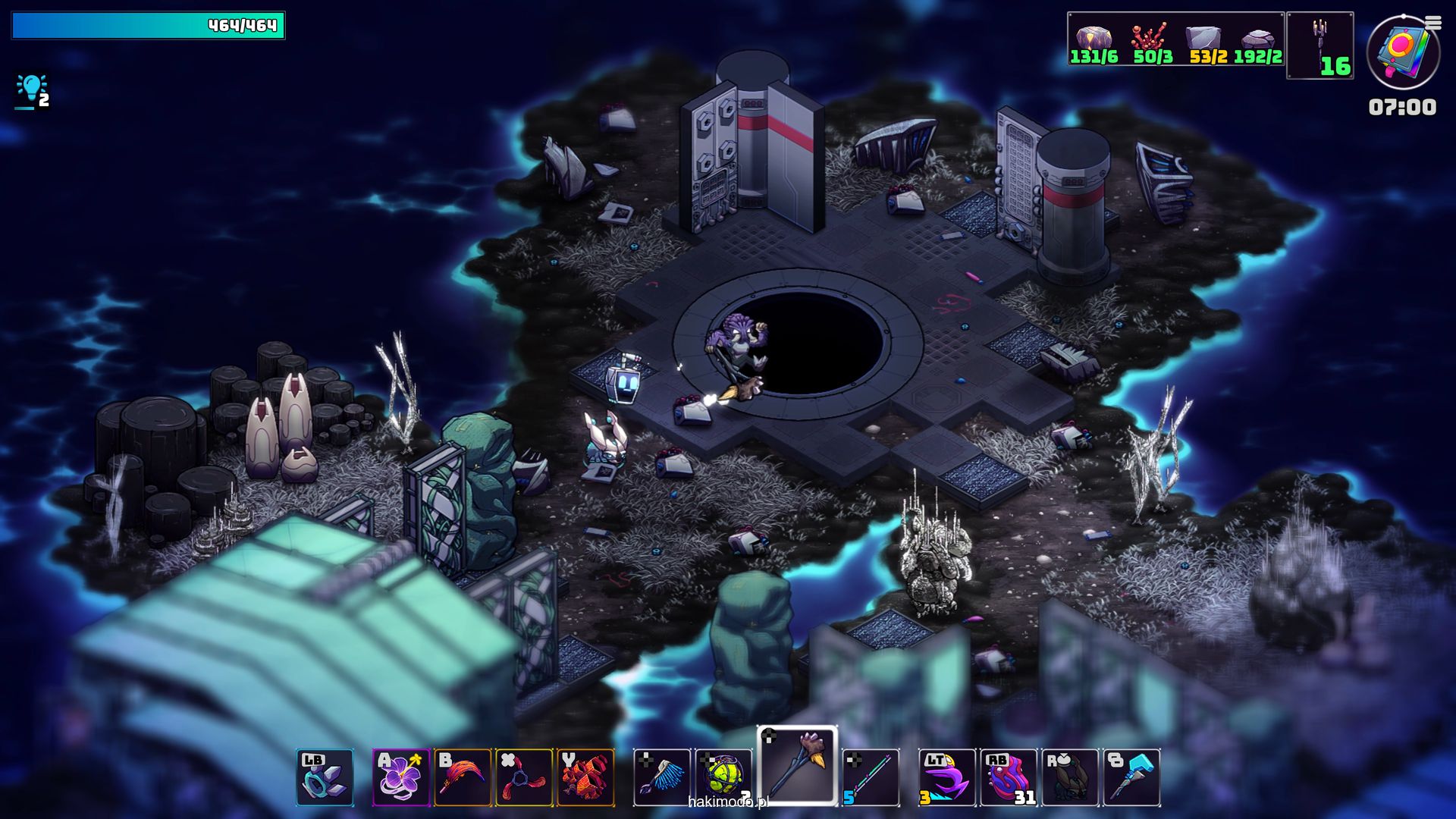
Task: Select the cyan hammer build tool
Action: 1131,777
